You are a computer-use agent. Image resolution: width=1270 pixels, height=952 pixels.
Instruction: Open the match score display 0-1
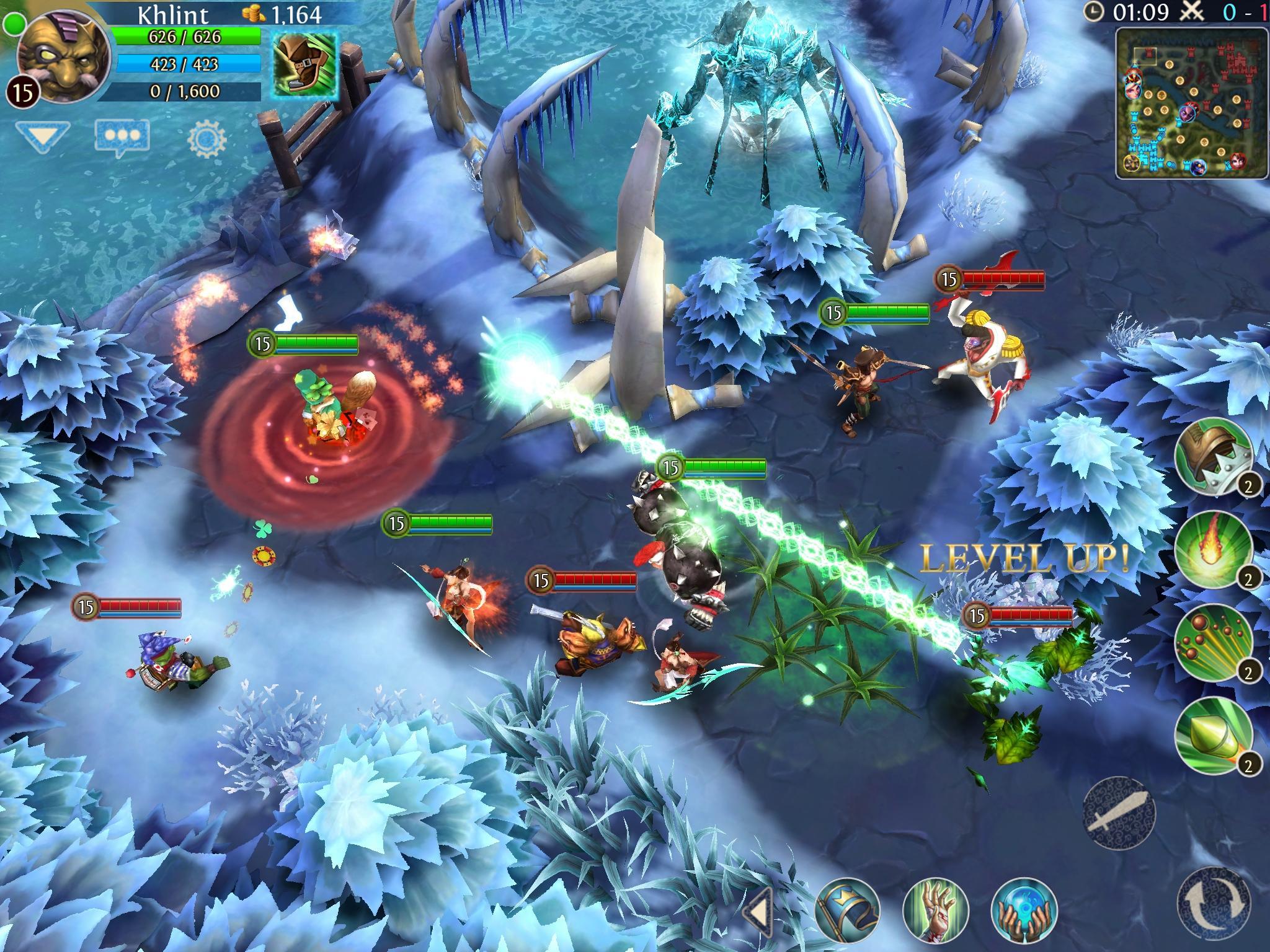coord(1242,13)
